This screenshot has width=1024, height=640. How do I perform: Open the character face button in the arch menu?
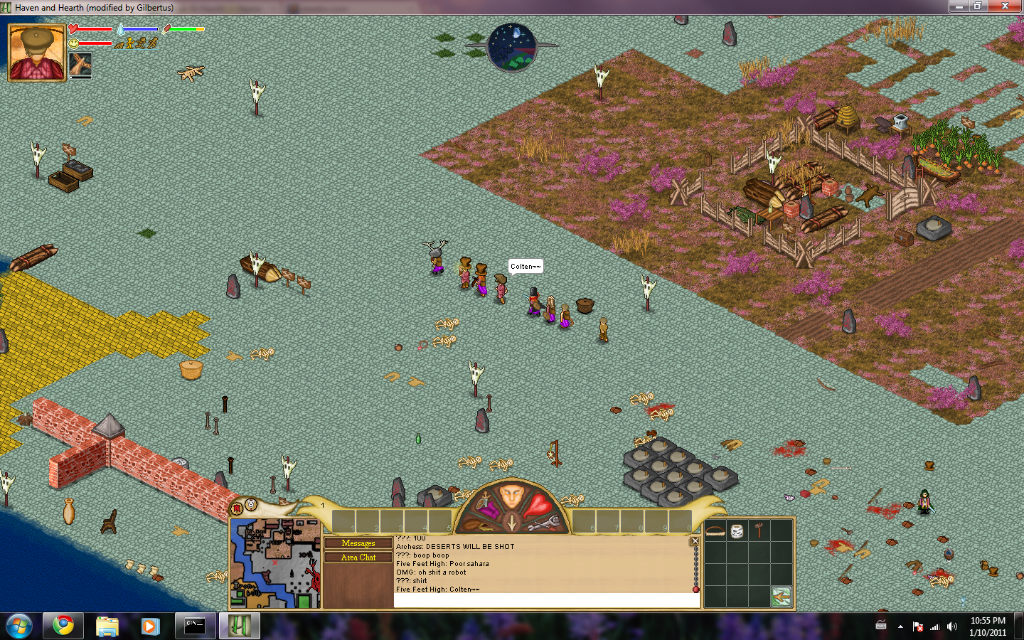512,496
